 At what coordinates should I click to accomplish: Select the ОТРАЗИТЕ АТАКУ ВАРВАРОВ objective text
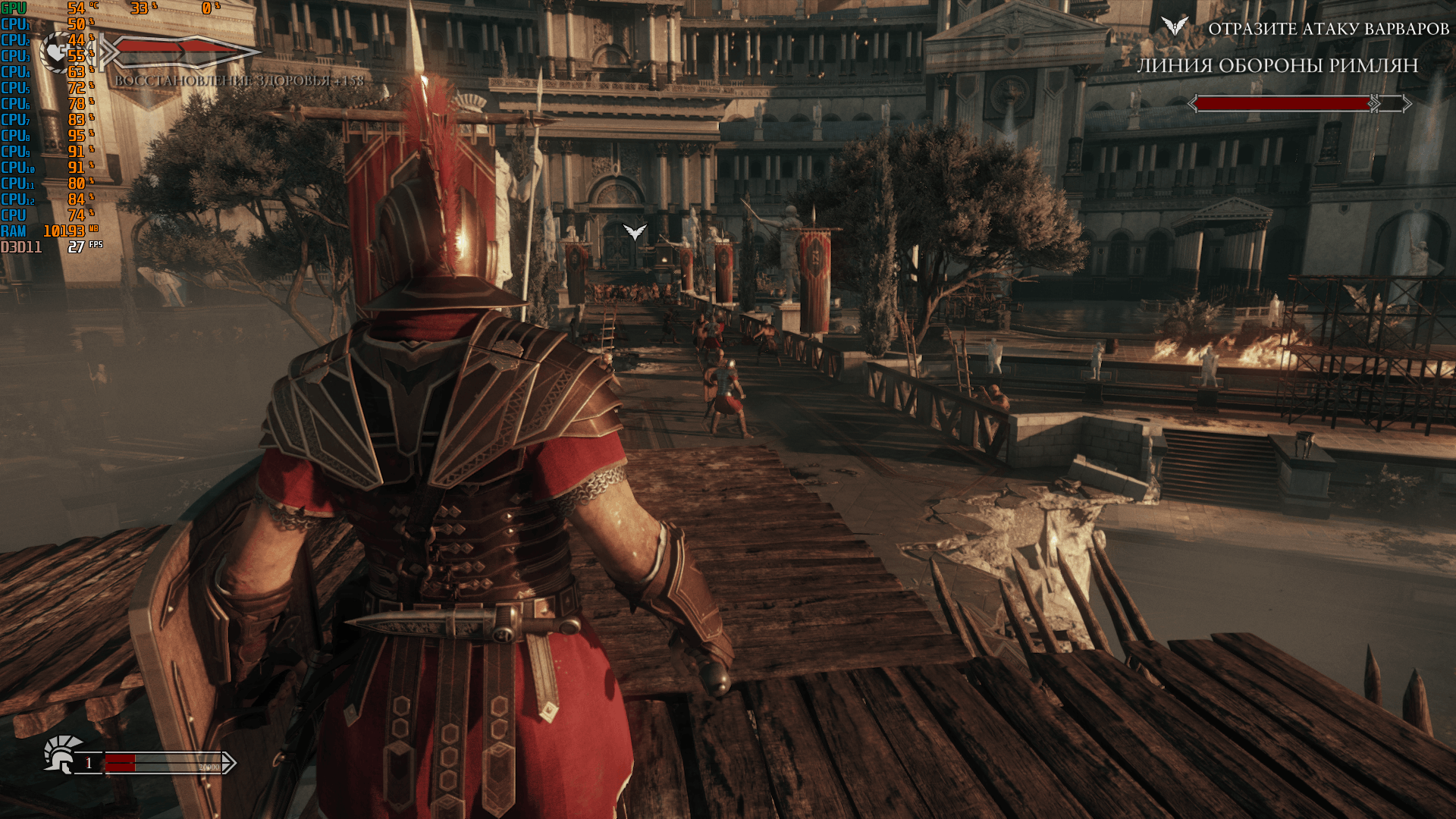click(1328, 29)
